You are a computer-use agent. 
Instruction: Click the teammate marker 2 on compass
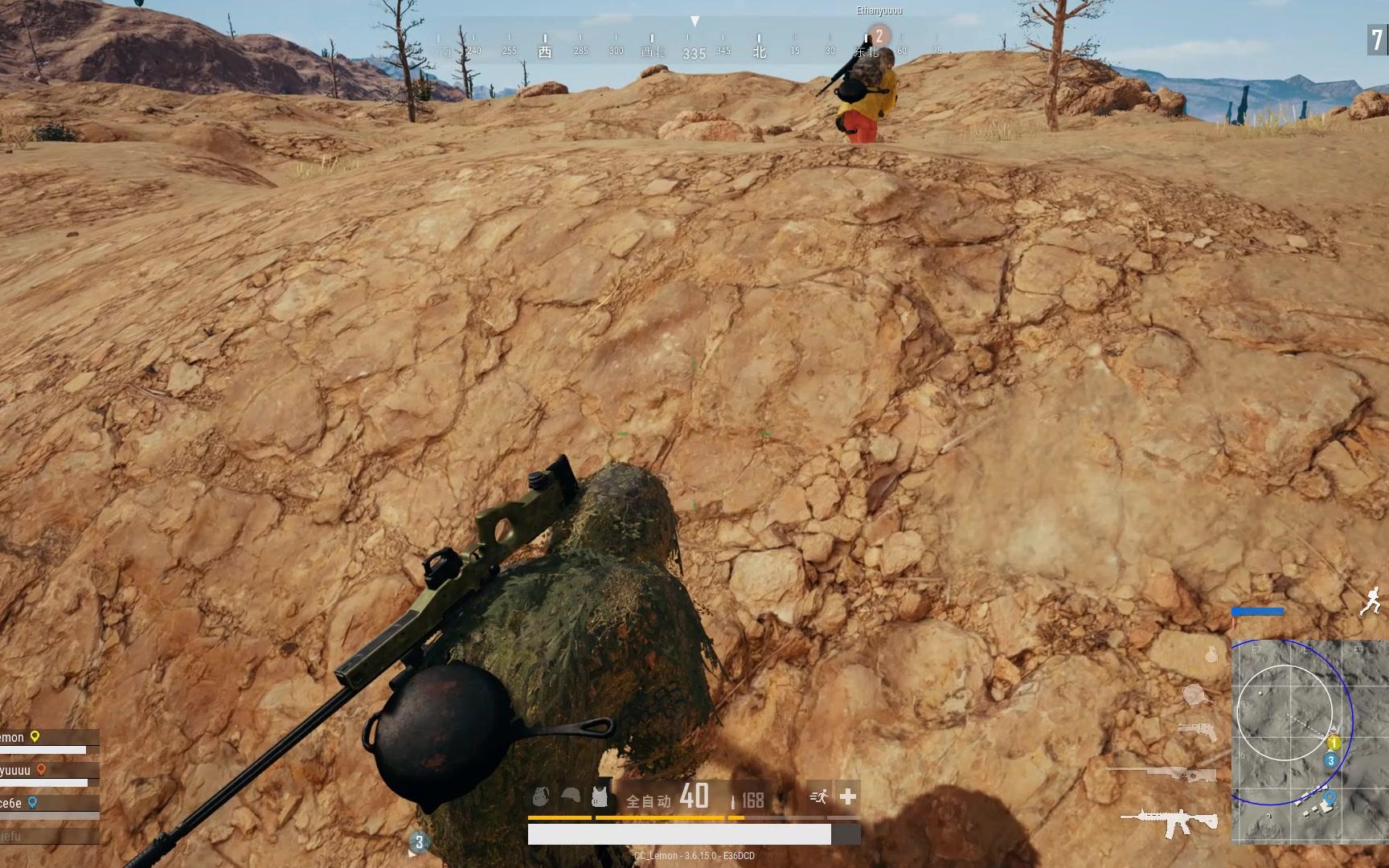coord(879,35)
